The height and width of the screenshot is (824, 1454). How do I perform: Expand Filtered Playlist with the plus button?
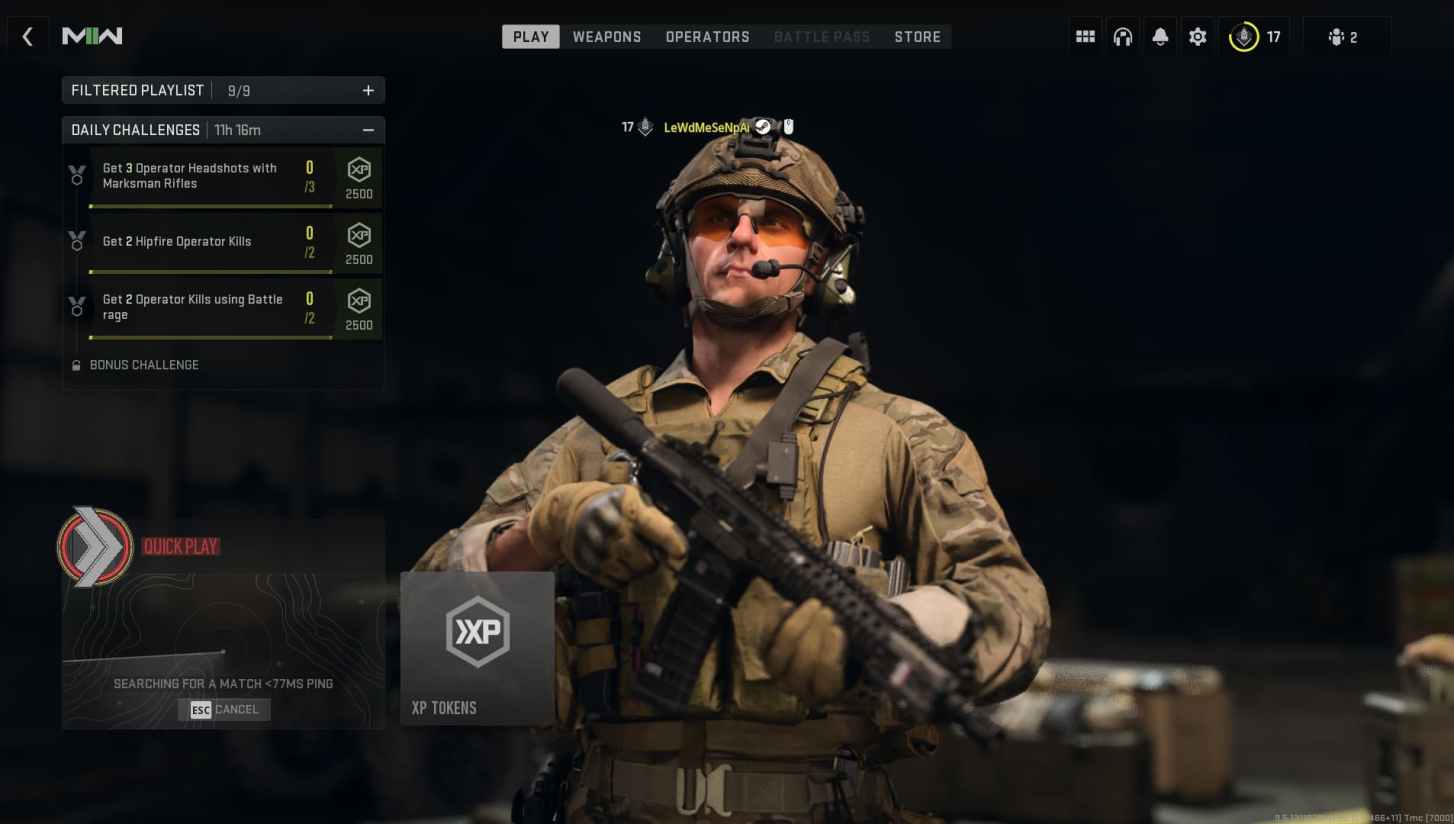point(368,90)
